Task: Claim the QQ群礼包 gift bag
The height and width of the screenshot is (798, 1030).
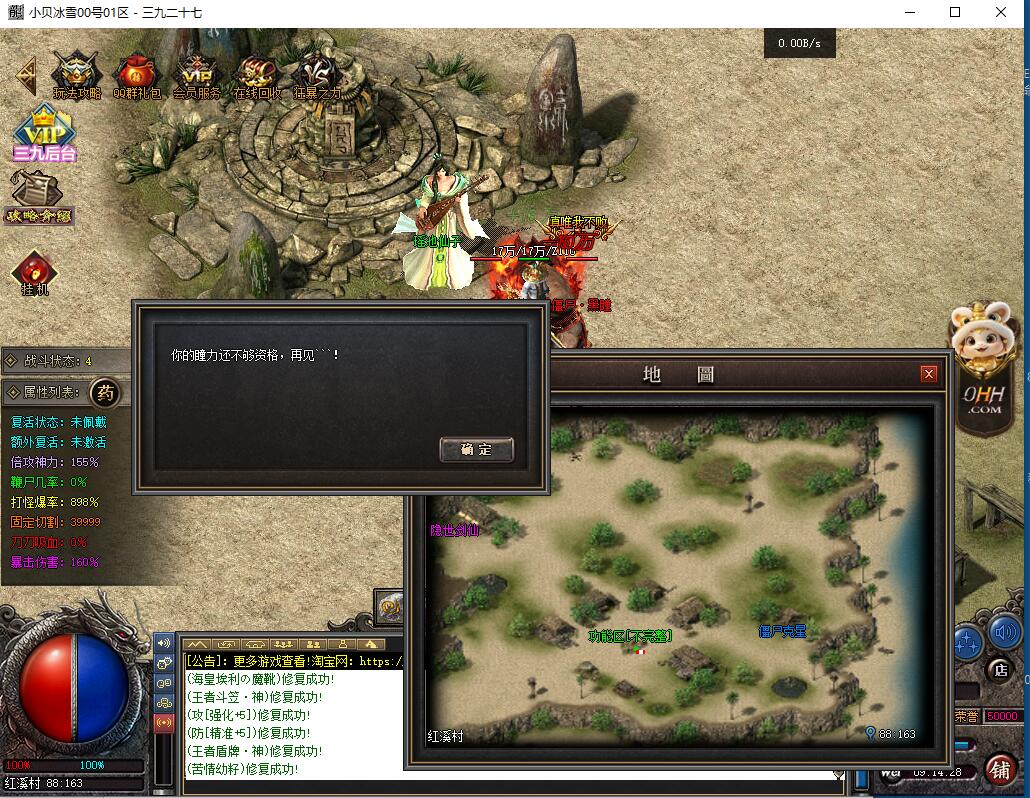Action: click(x=136, y=76)
